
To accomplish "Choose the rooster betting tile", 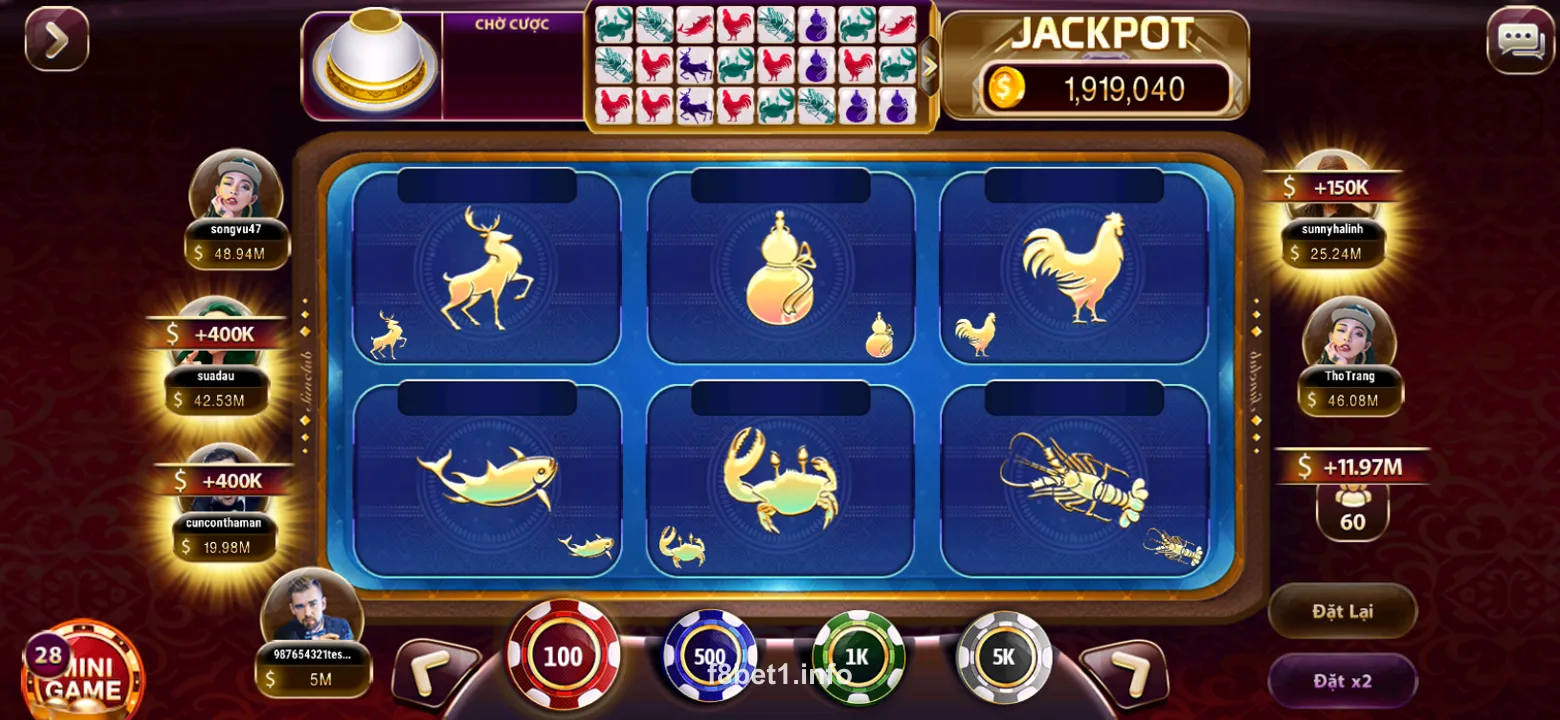I will (1074, 268).
